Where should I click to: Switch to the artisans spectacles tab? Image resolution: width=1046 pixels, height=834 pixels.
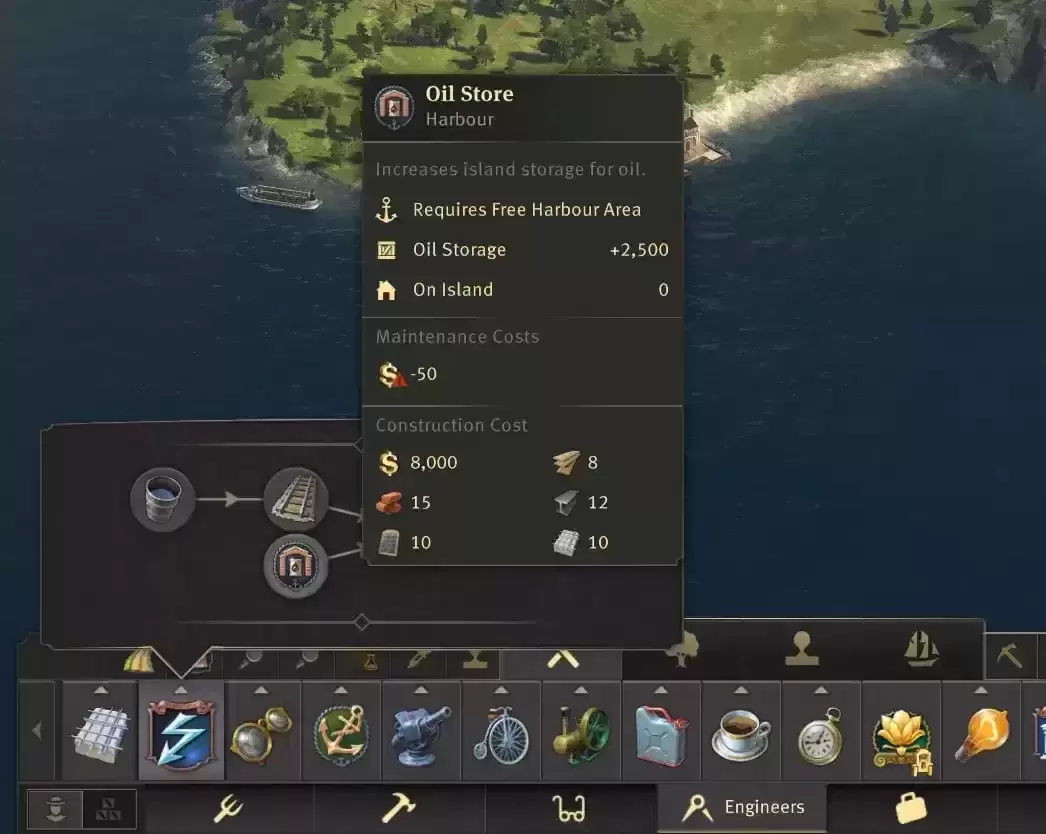click(569, 808)
